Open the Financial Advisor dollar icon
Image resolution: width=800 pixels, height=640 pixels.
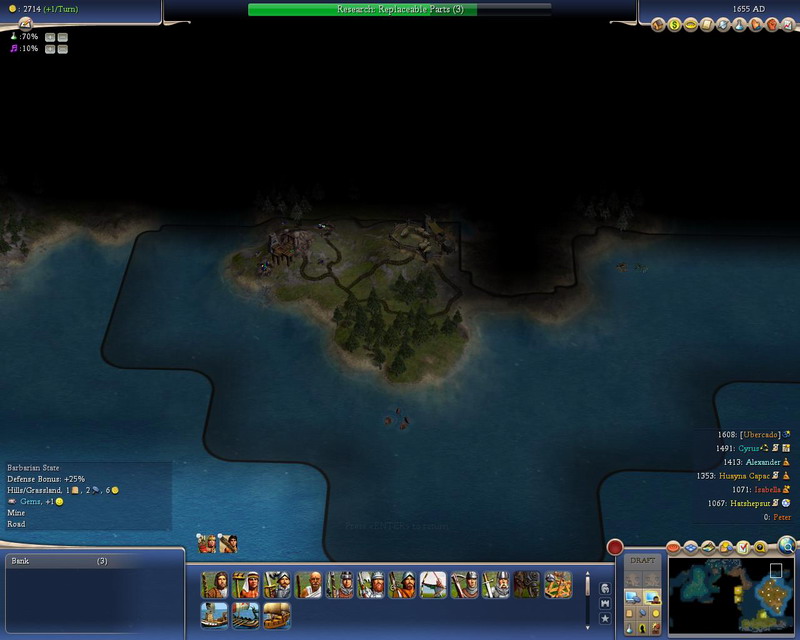[x=675, y=25]
